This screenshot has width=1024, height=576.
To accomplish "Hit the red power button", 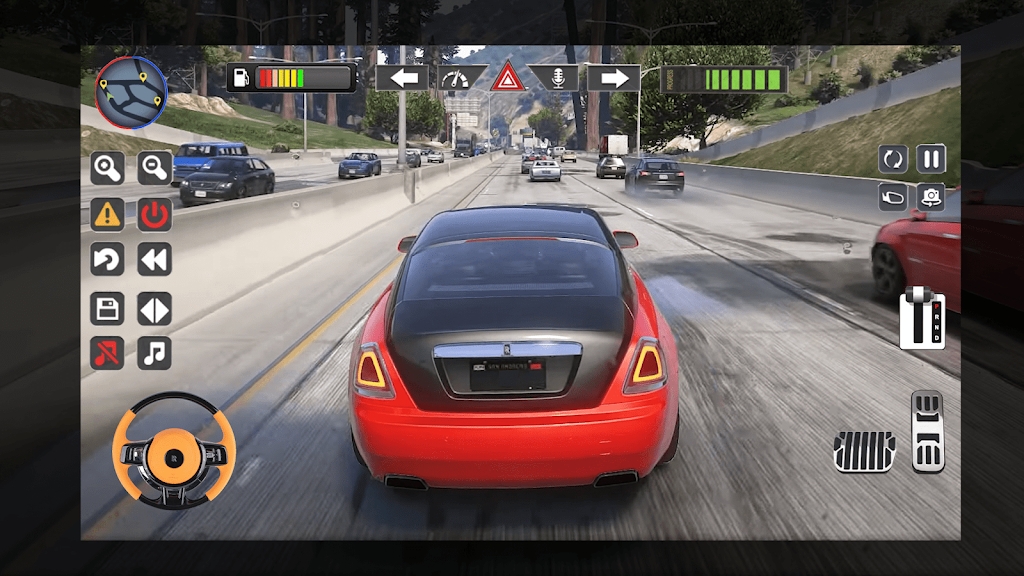I will coord(155,214).
